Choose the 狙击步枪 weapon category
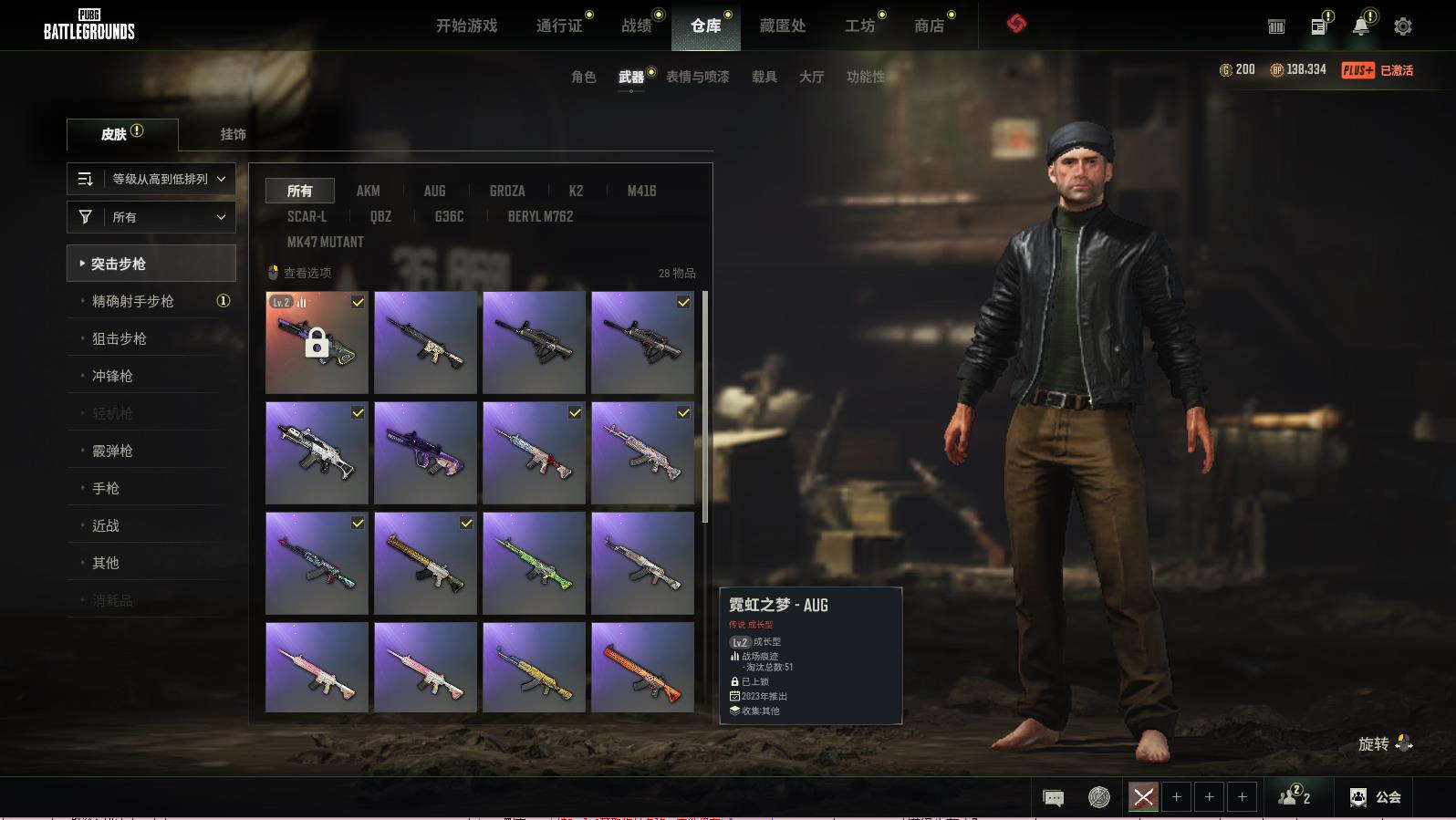 (x=120, y=338)
